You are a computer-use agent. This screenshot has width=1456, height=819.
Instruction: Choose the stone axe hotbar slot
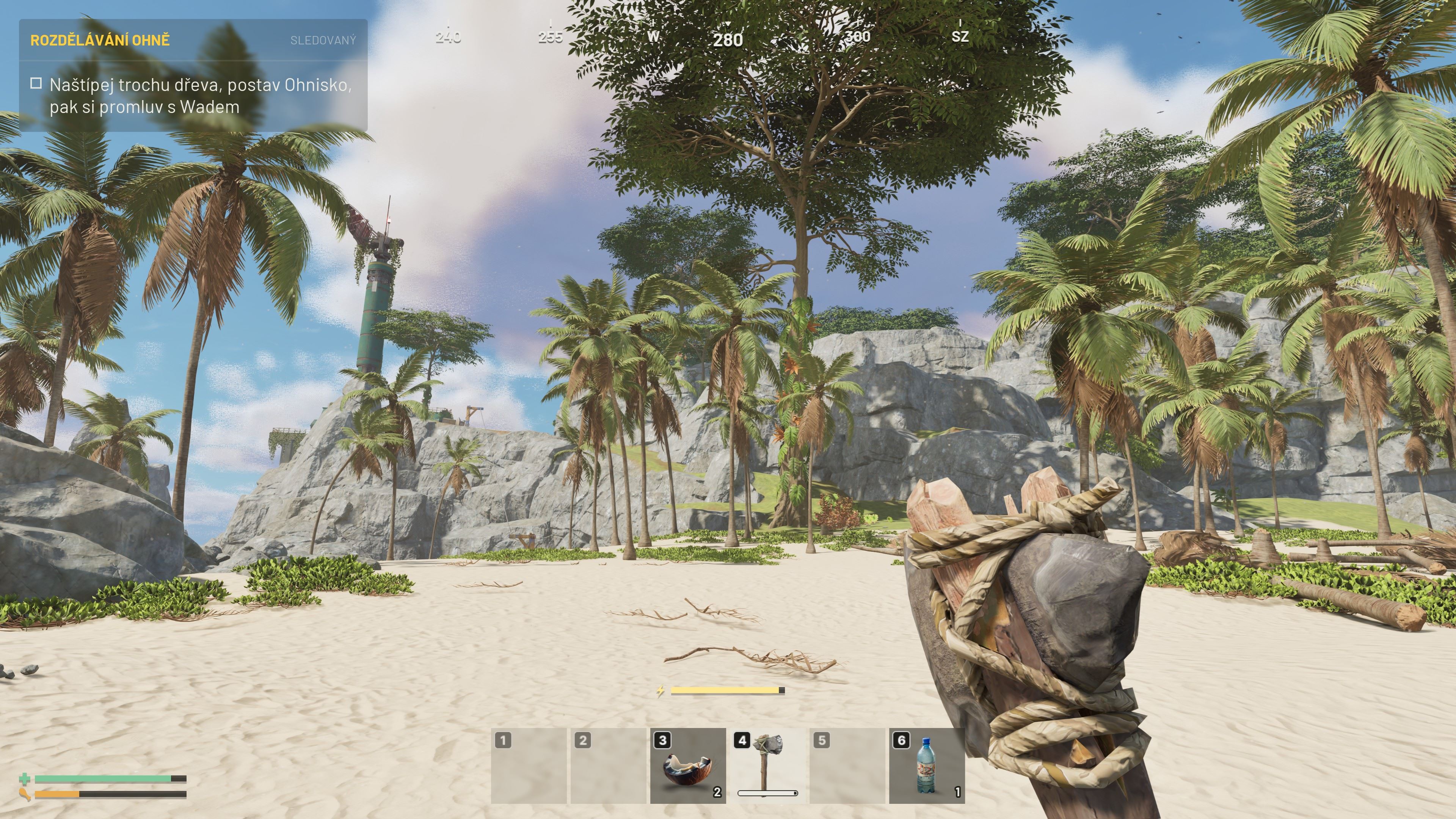click(767, 766)
